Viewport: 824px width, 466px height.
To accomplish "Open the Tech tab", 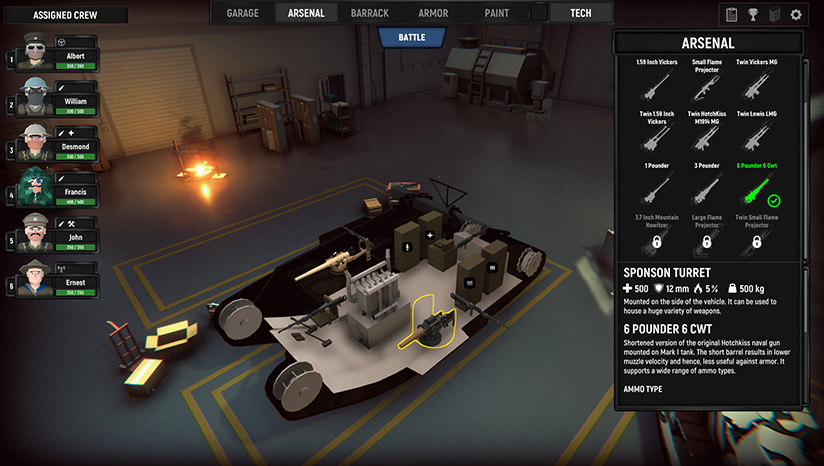I will tap(580, 13).
